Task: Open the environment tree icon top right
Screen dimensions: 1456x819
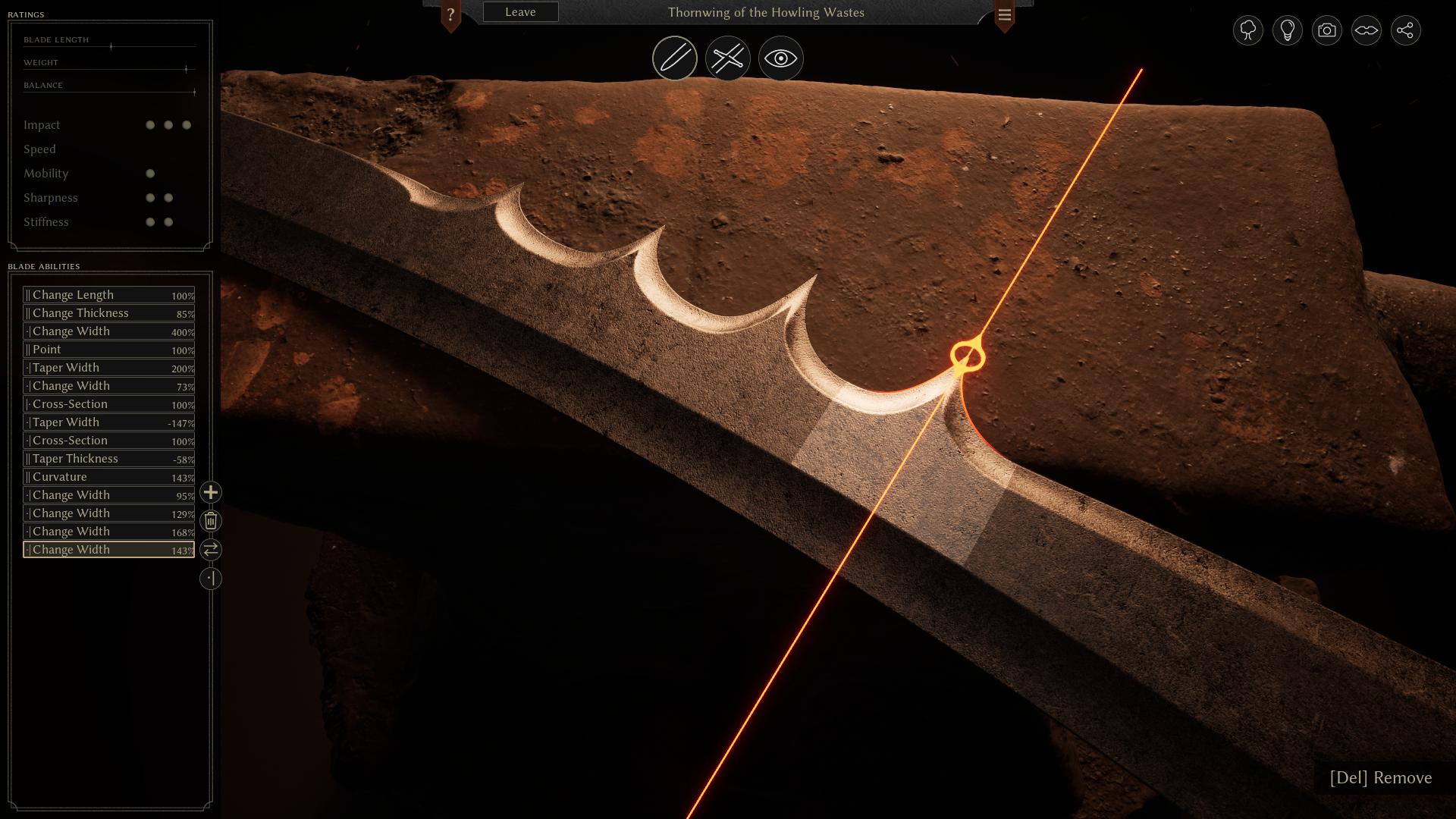Action: tap(1248, 30)
